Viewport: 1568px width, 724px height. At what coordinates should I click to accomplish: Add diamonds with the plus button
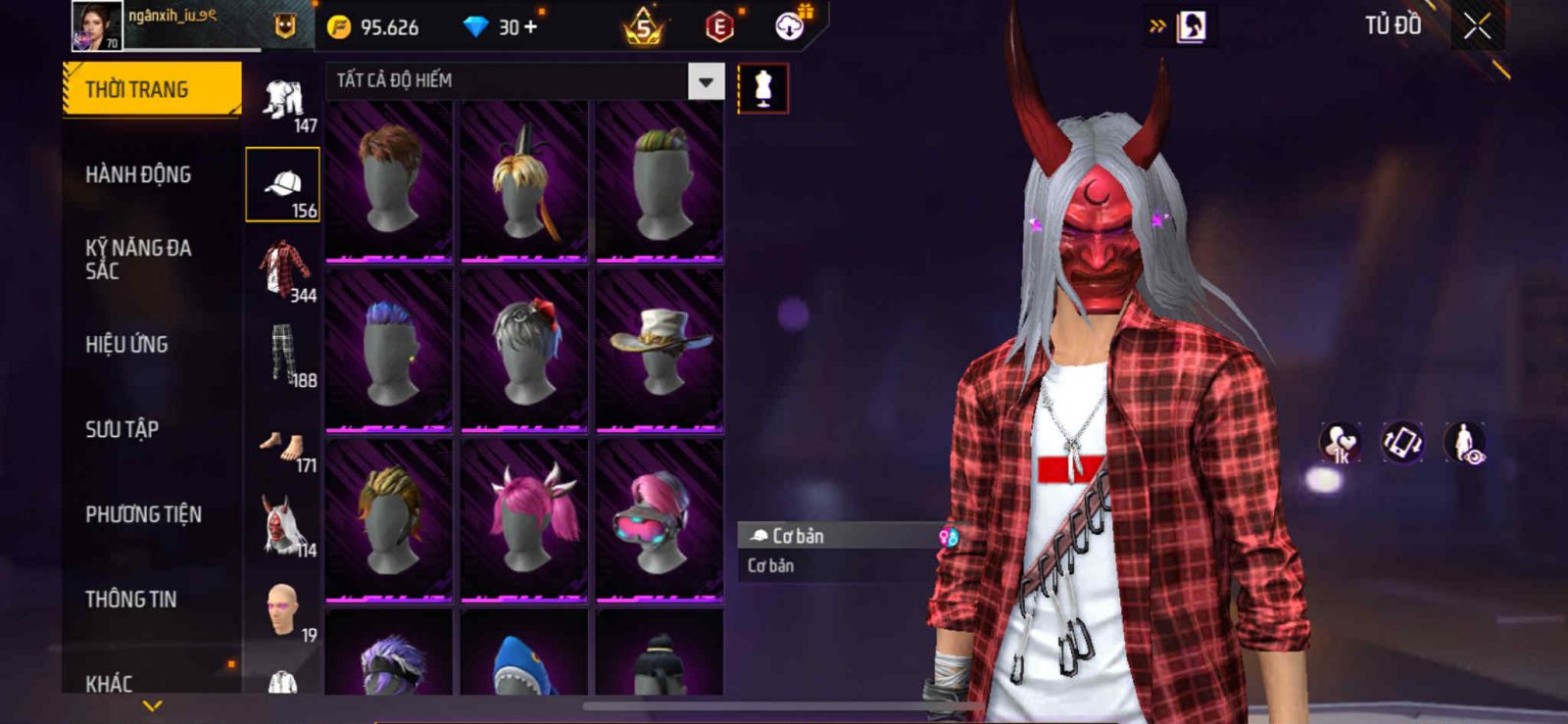point(531,26)
